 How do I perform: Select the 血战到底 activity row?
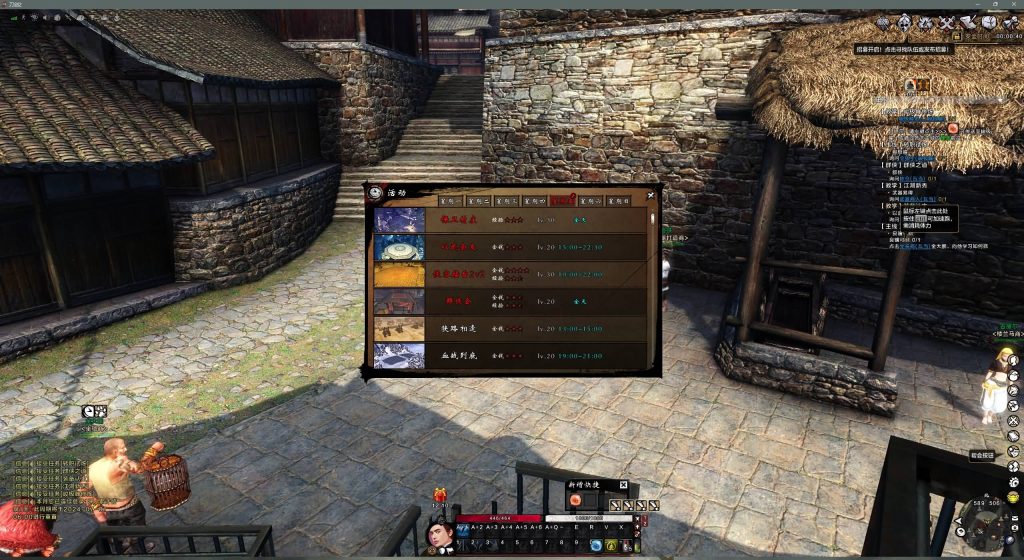510,356
